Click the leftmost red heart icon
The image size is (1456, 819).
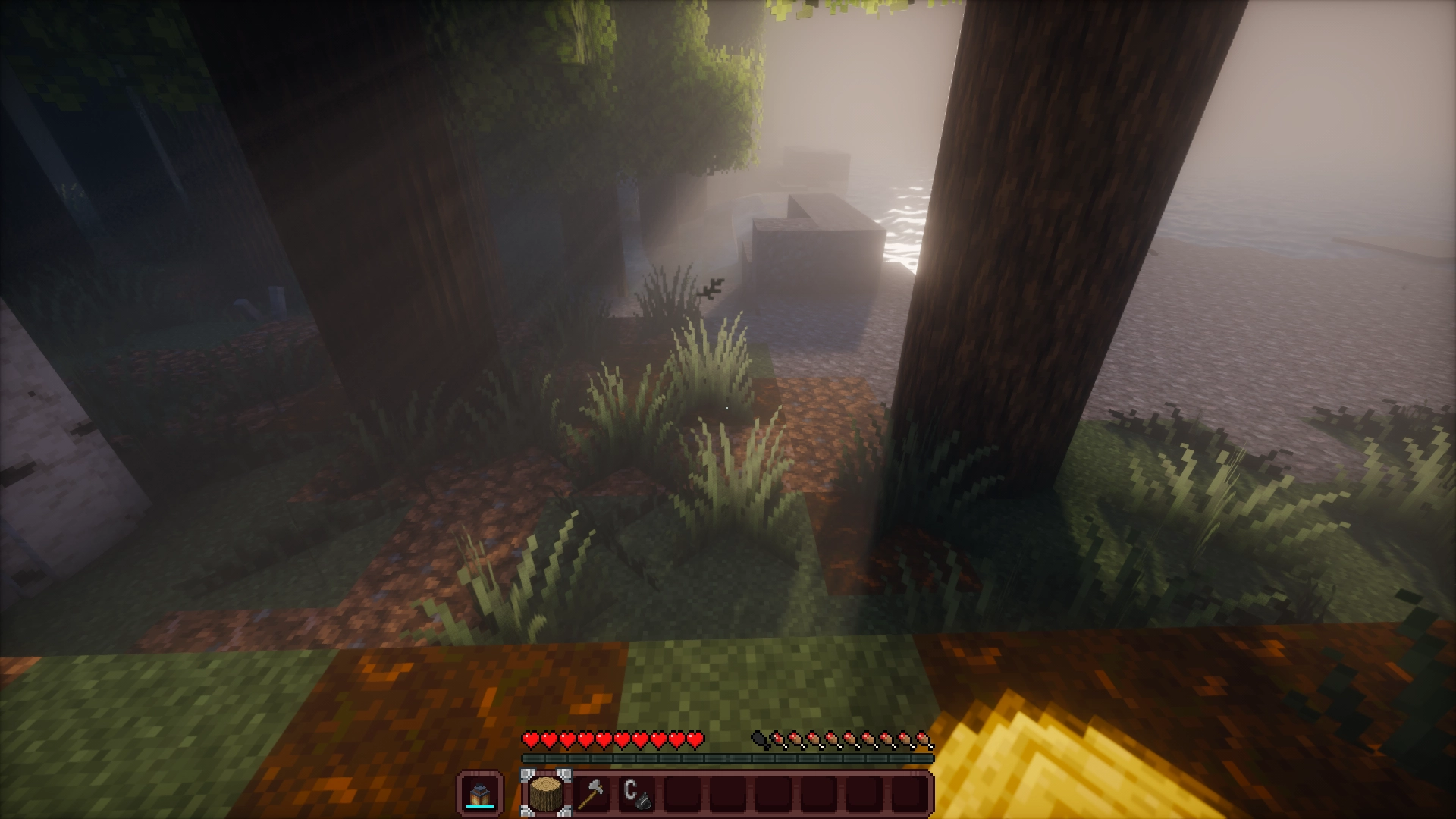(531, 739)
